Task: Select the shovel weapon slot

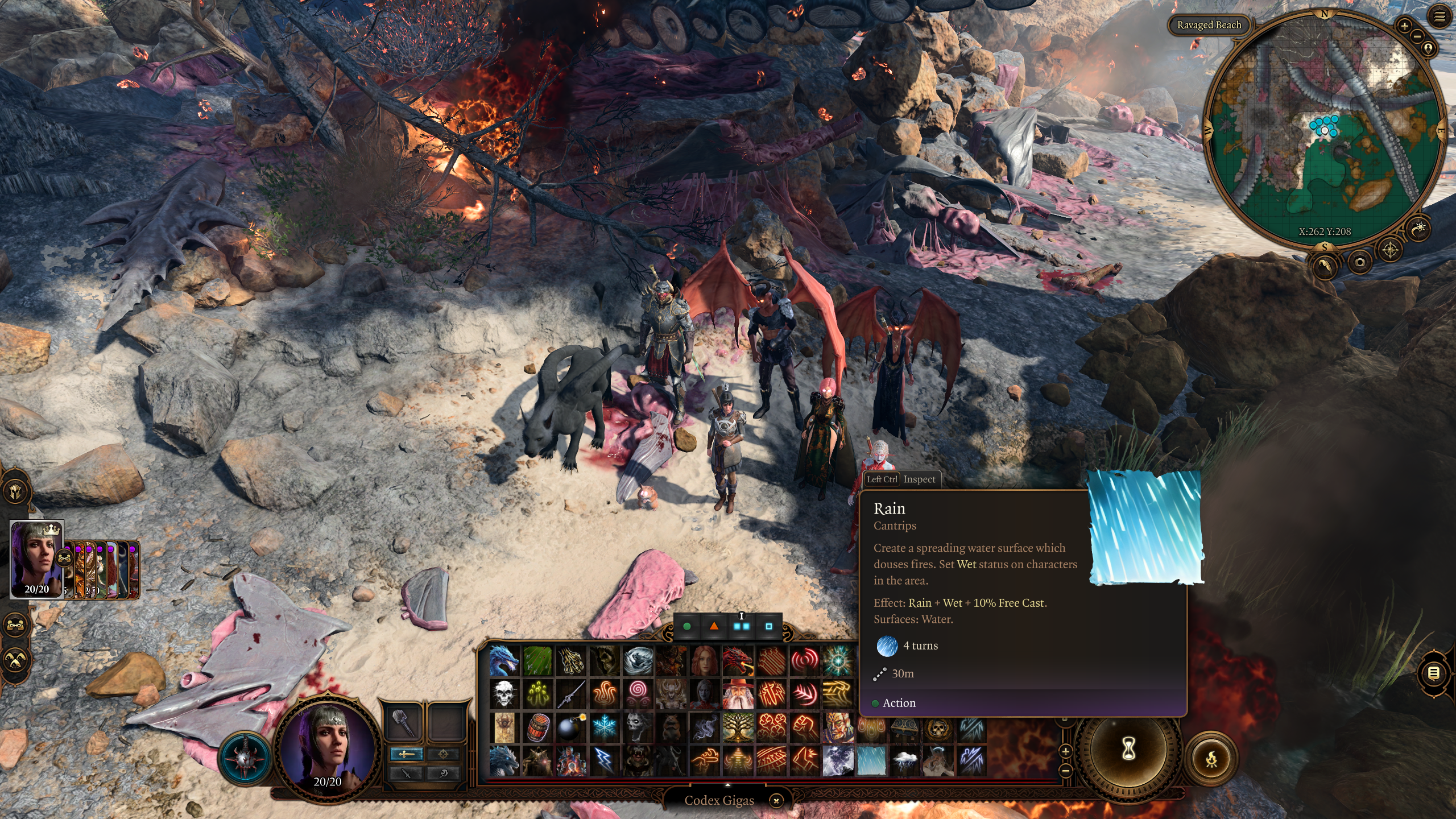Action: click(x=404, y=722)
